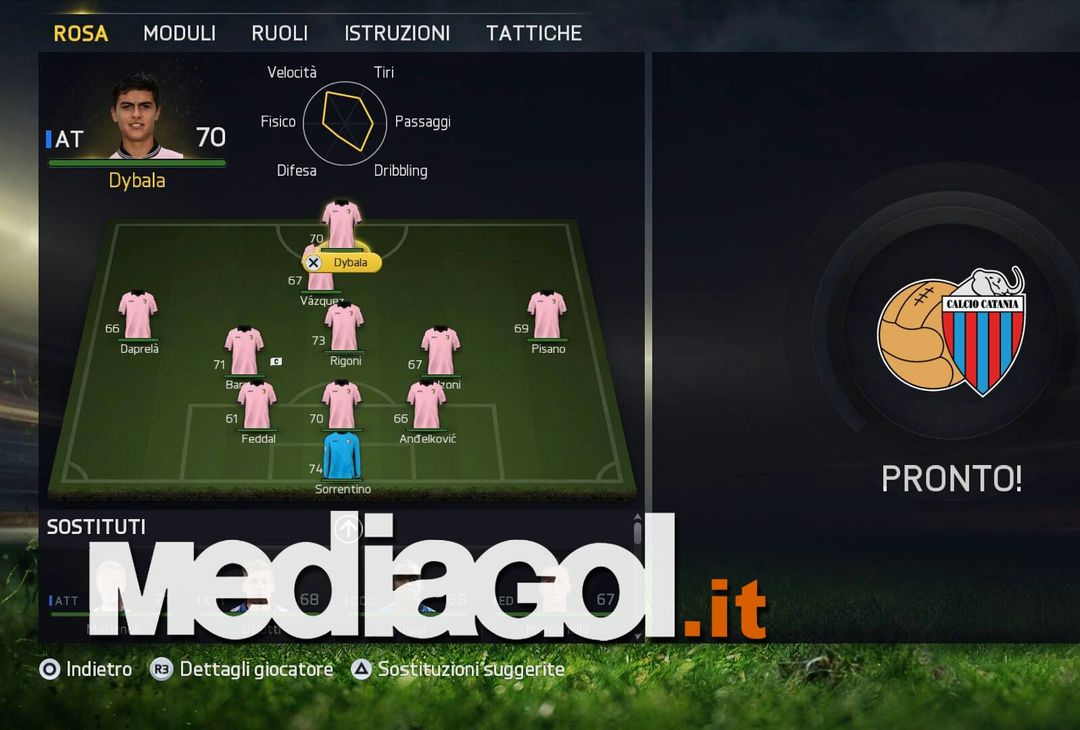Show the TATTICHE tab
The image size is (1080, 730).
coord(534,33)
